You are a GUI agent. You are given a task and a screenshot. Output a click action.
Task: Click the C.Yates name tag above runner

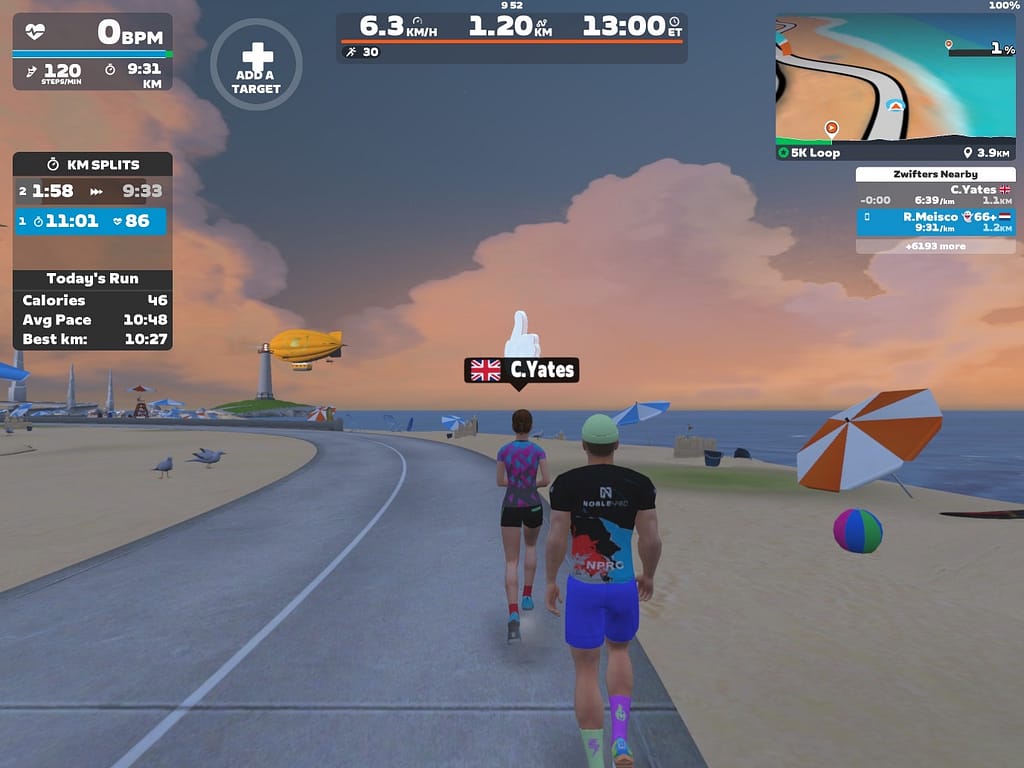click(x=522, y=370)
